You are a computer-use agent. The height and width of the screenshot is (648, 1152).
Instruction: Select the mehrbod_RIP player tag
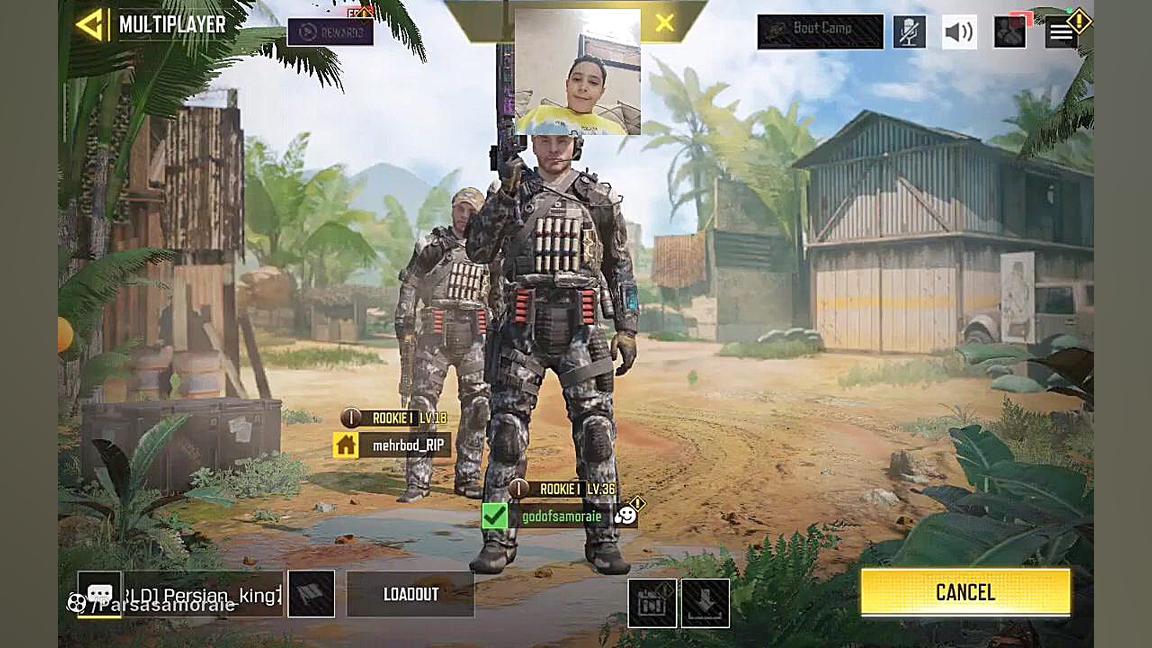pyautogui.click(x=405, y=445)
